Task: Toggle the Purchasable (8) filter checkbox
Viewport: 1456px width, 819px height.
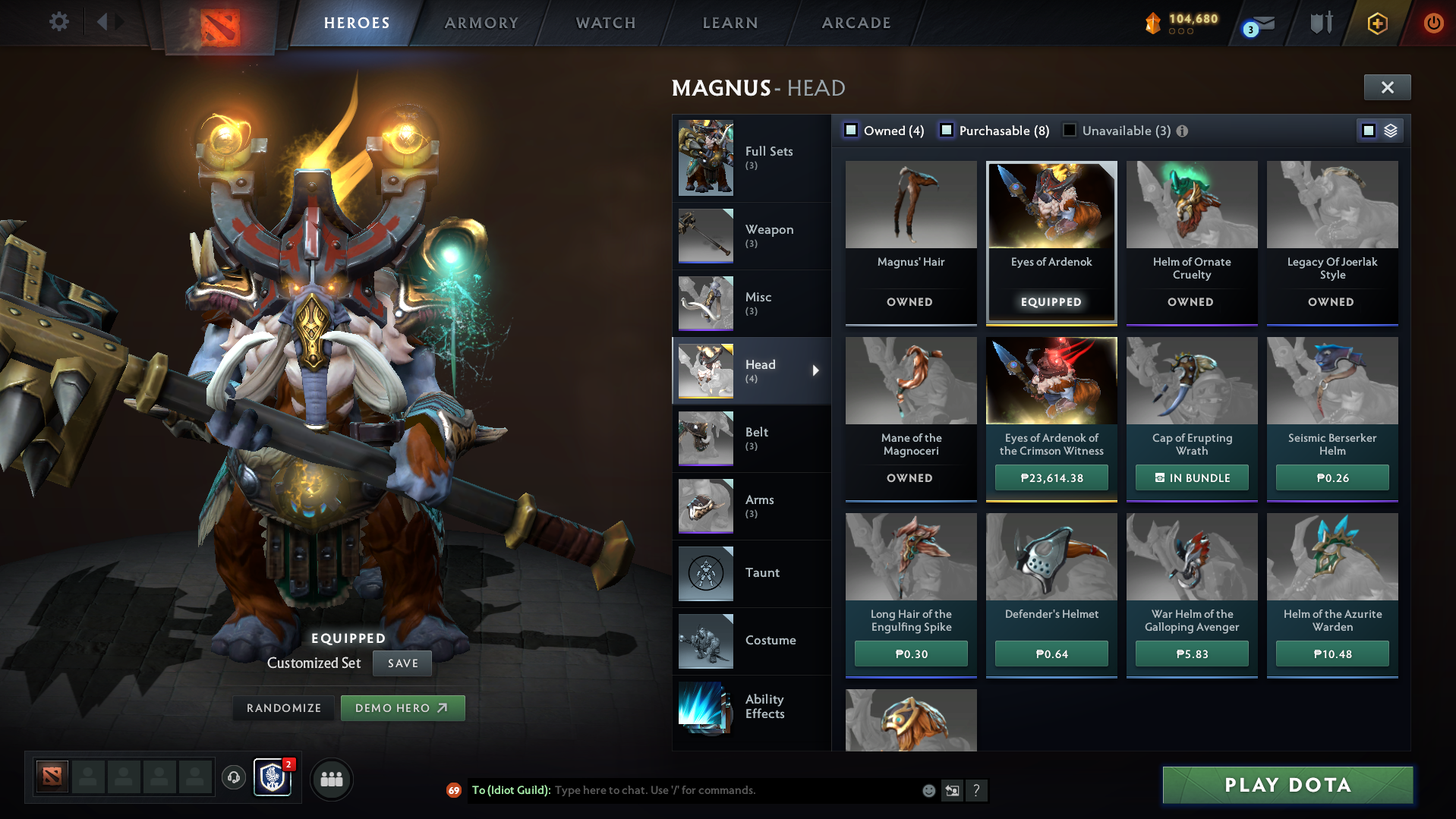Action: point(947,131)
